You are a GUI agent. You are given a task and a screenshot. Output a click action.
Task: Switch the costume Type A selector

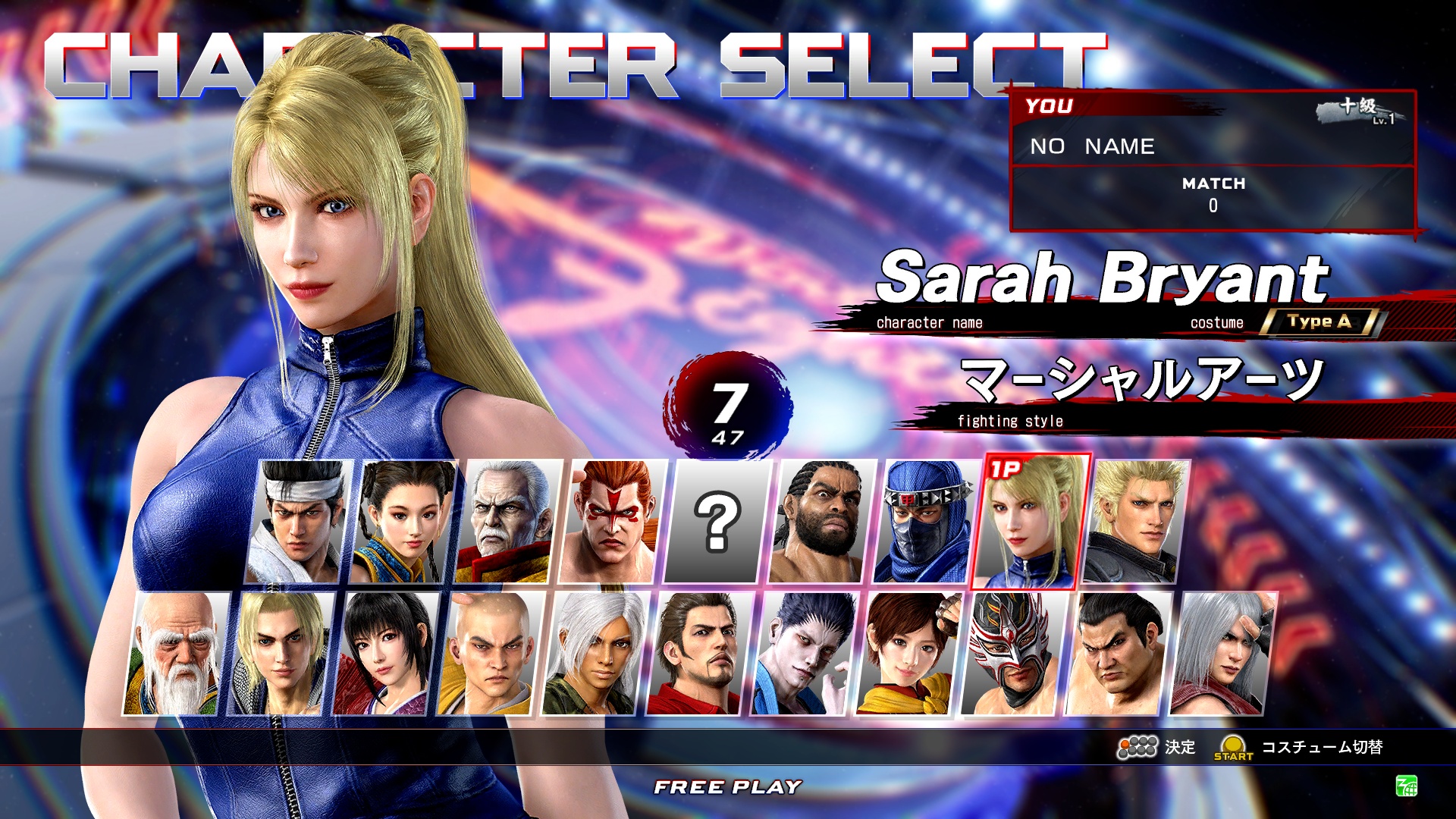[x=1319, y=322]
